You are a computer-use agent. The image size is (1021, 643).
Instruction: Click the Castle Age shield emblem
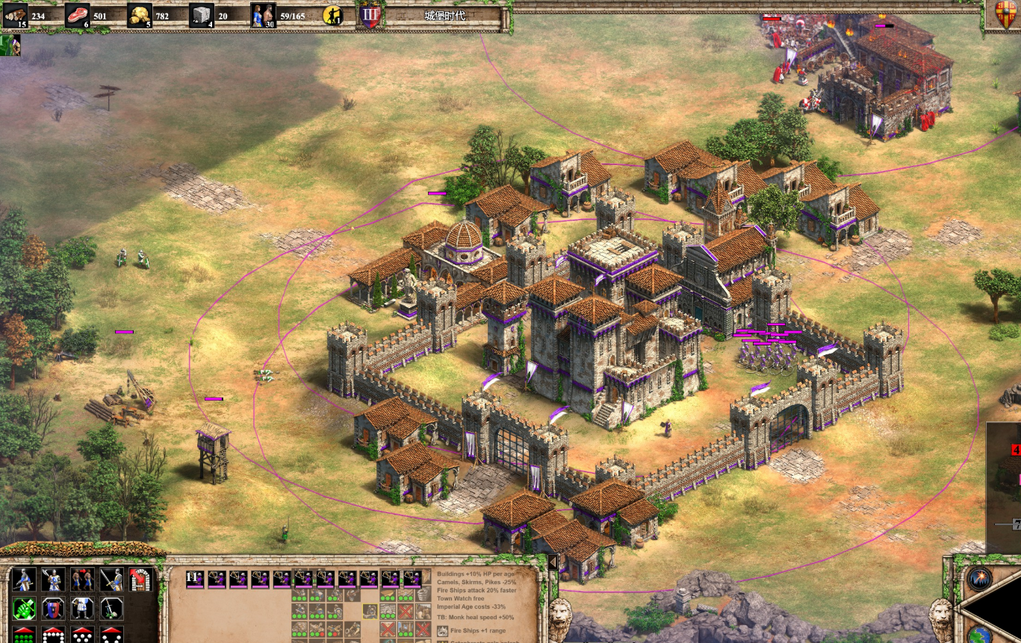[370, 15]
